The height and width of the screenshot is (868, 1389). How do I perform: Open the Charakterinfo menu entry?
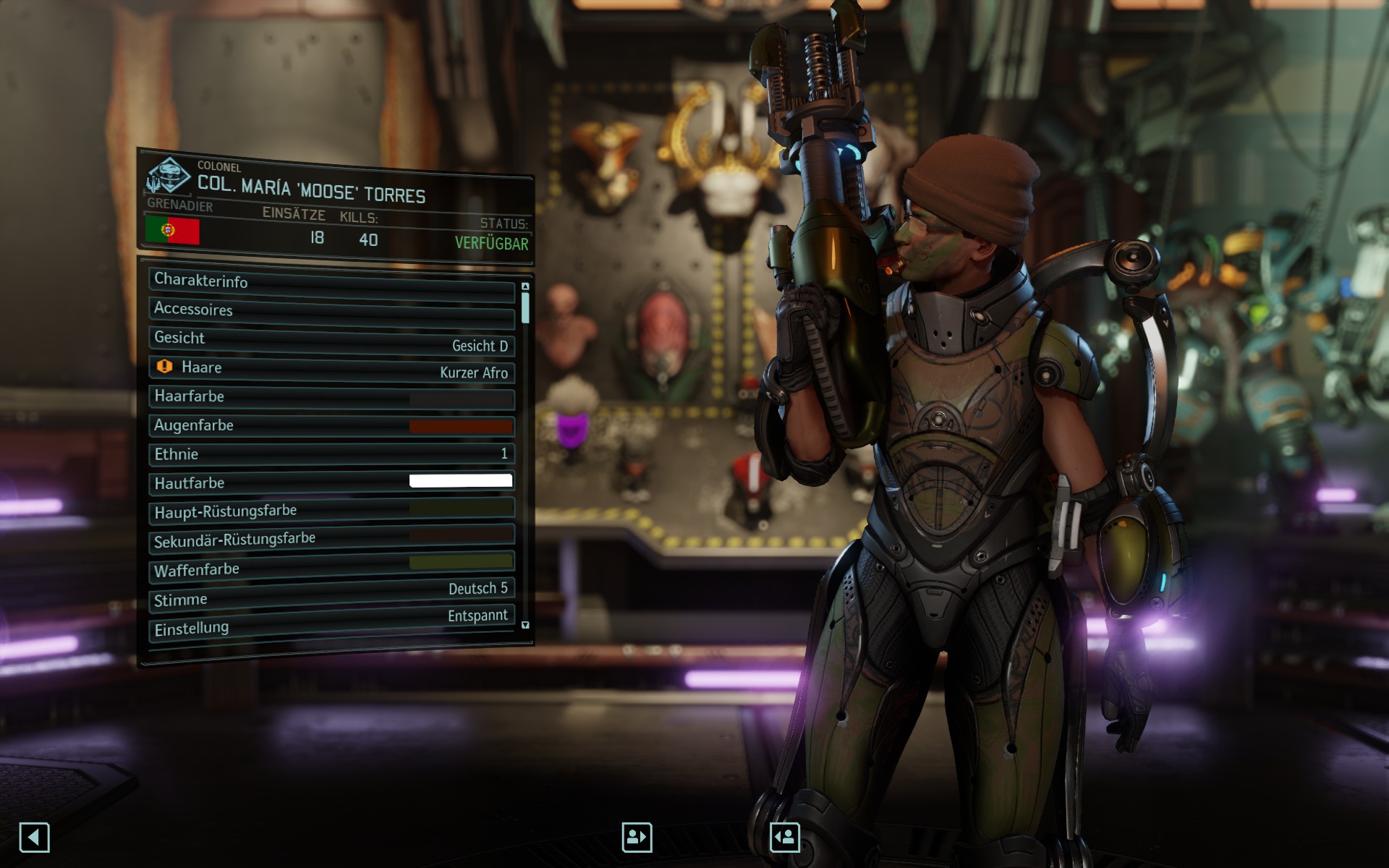[331, 283]
